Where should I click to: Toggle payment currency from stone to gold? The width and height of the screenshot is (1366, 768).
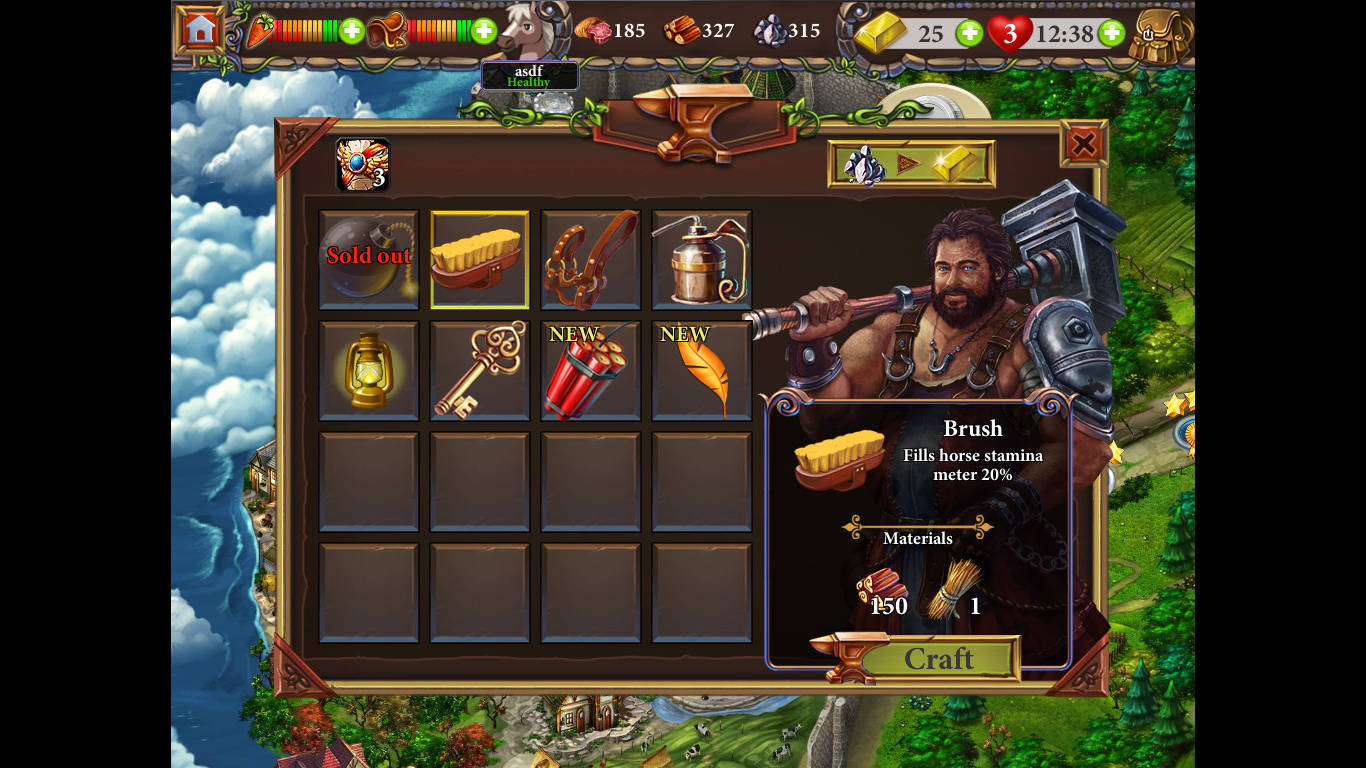pyautogui.click(x=911, y=164)
